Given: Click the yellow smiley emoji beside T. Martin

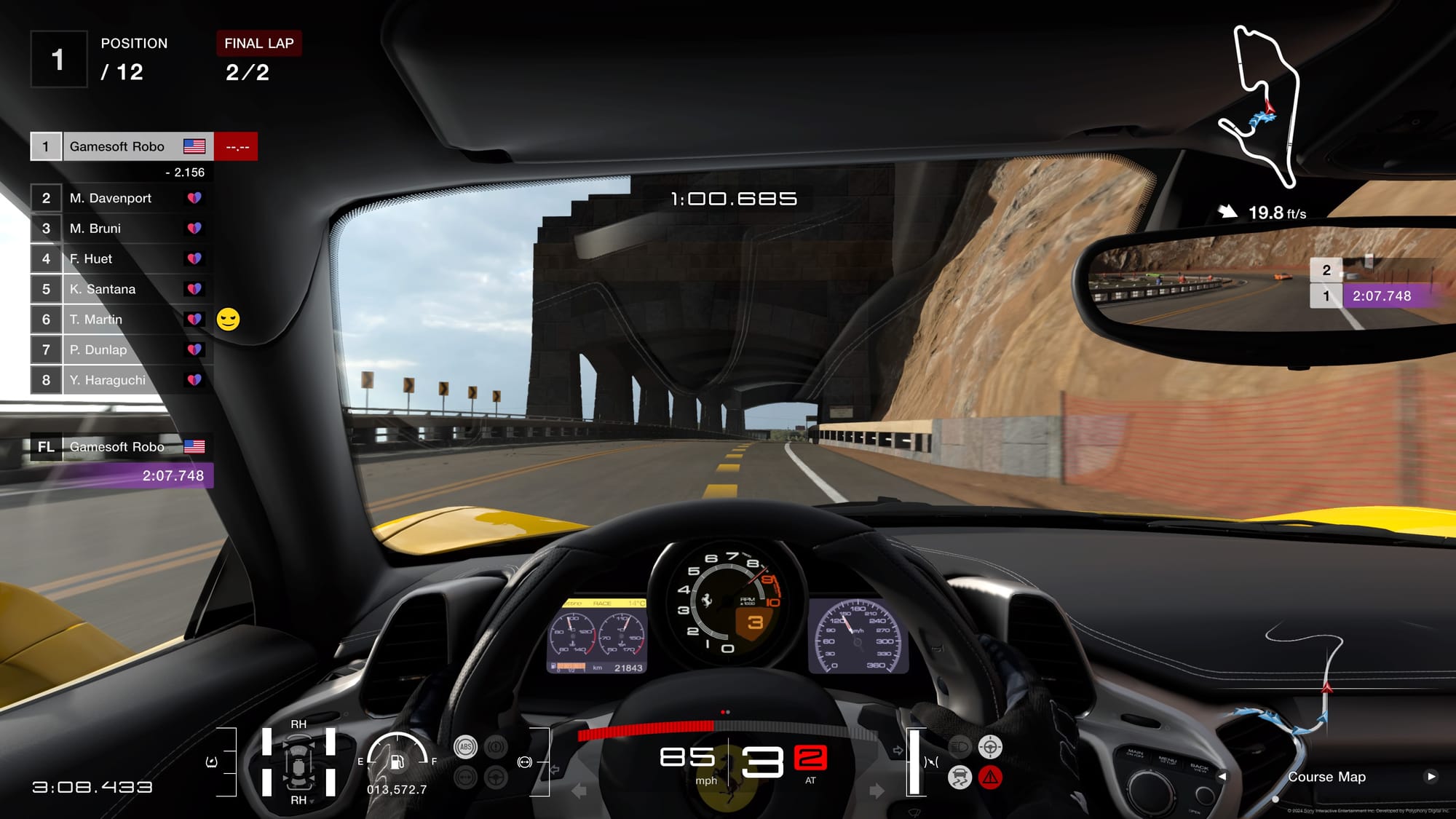Looking at the screenshot, I should (x=228, y=320).
